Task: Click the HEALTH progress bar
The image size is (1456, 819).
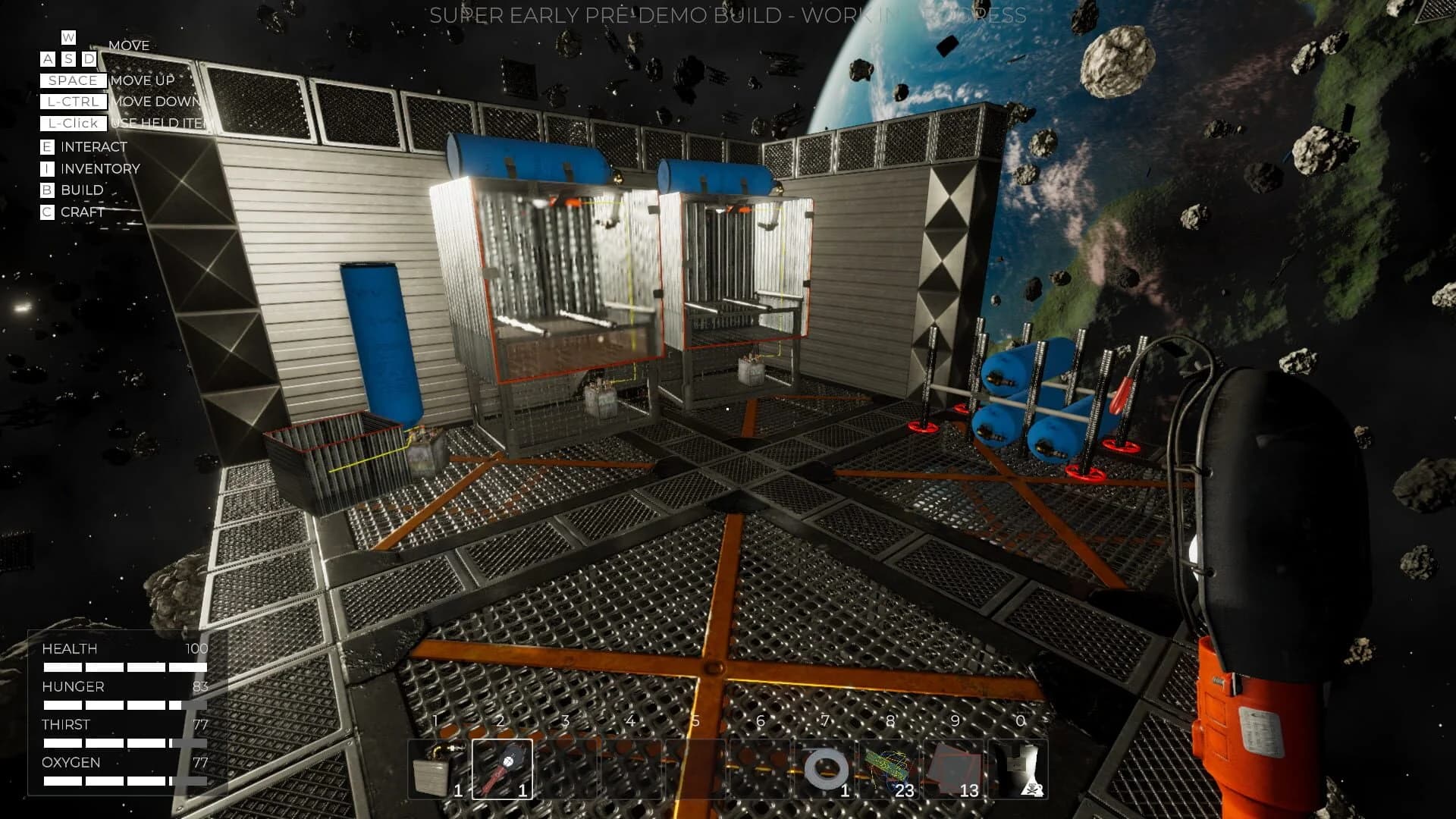Action: coord(121,666)
